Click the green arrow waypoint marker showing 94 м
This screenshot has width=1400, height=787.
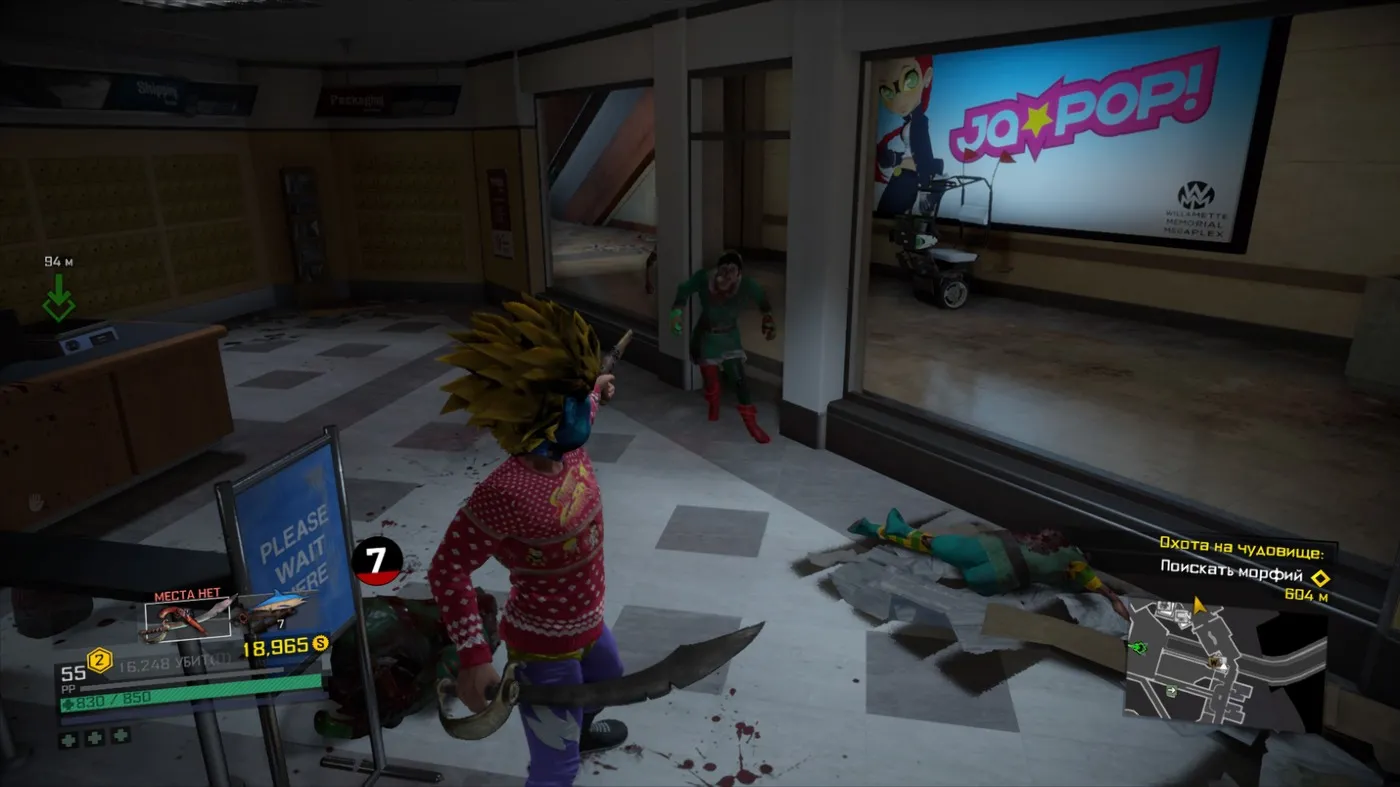[x=59, y=297]
